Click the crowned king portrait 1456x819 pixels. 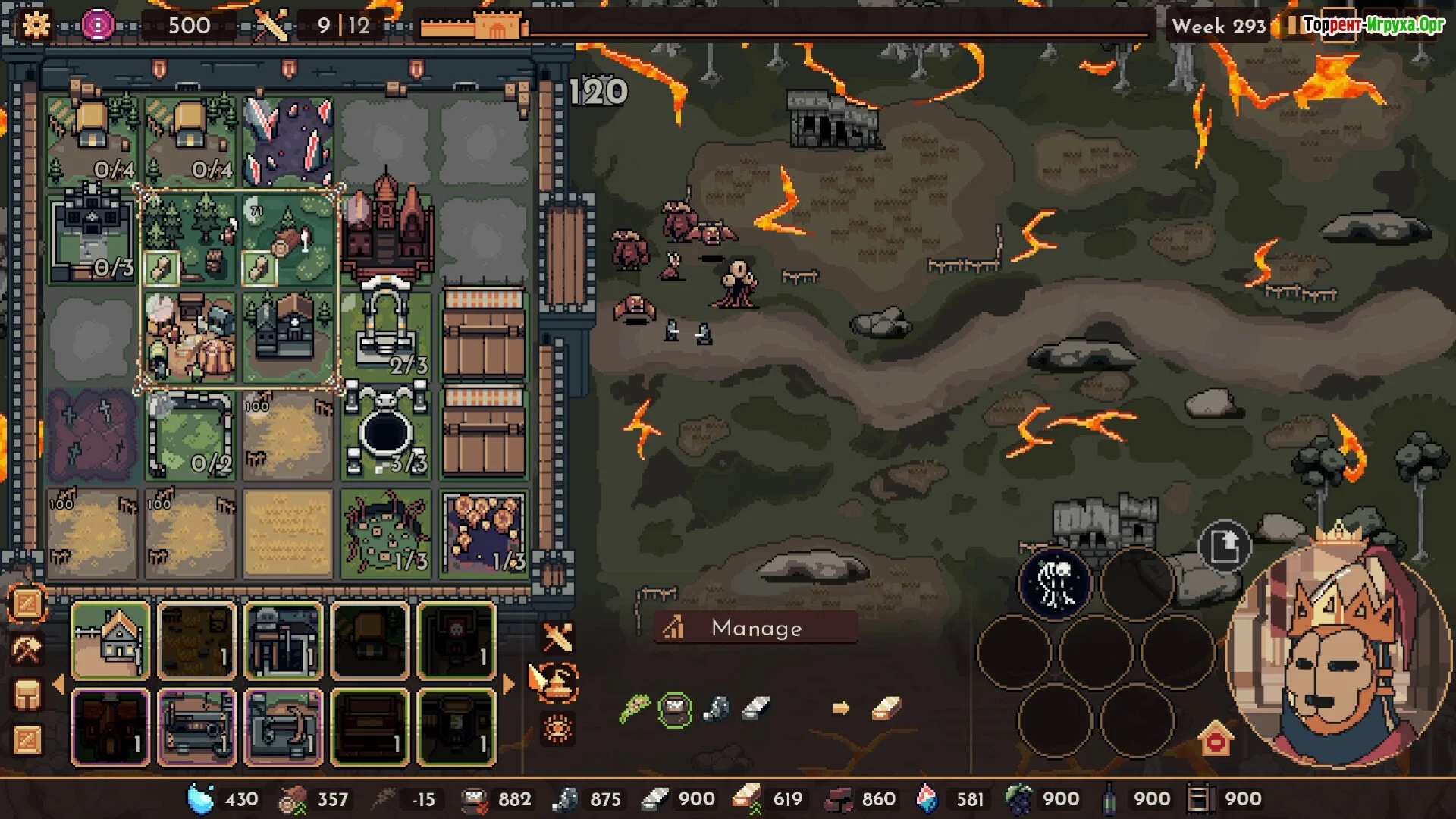[x=1338, y=652]
